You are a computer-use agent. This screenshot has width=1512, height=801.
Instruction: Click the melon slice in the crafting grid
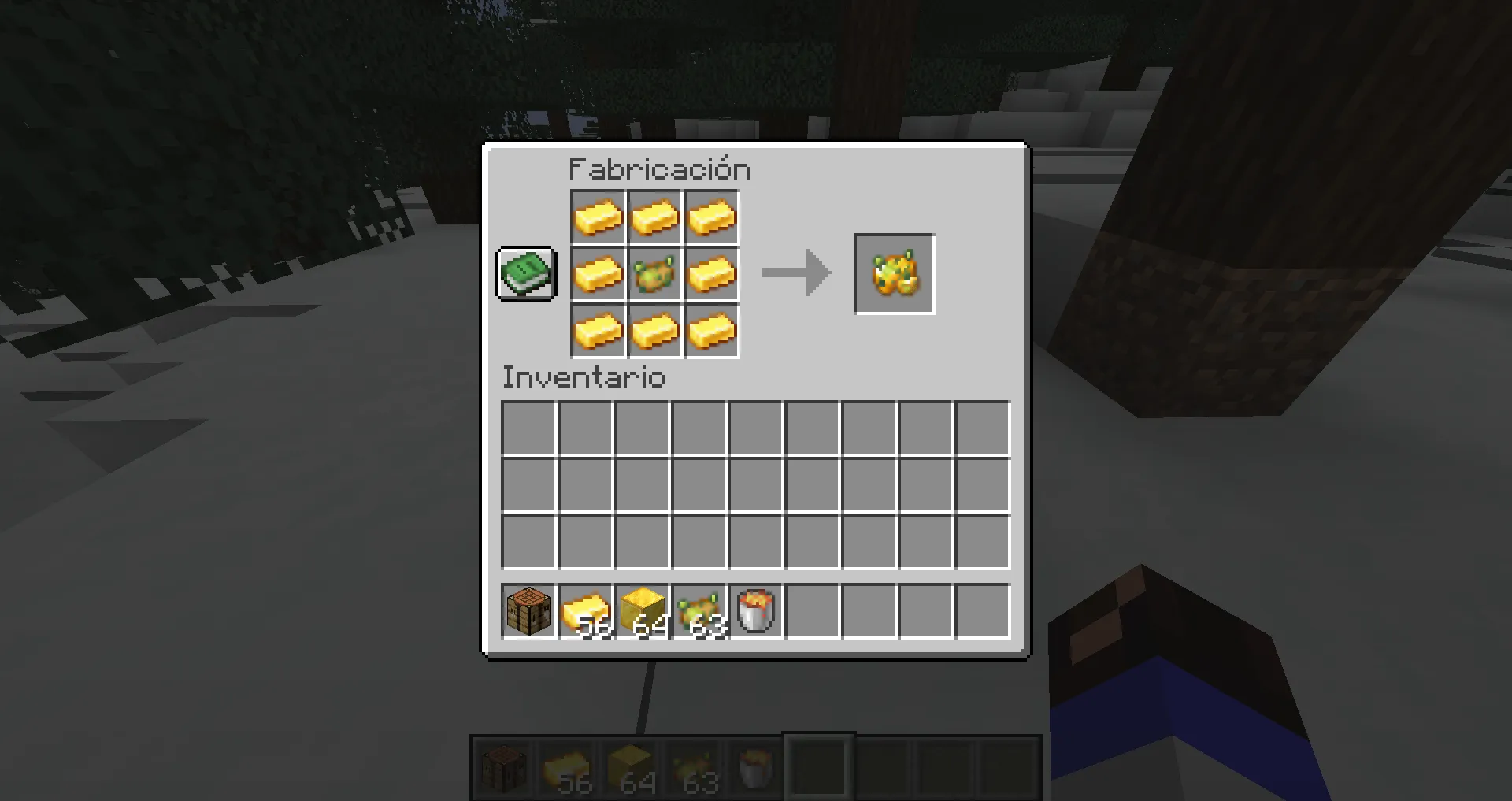654,274
